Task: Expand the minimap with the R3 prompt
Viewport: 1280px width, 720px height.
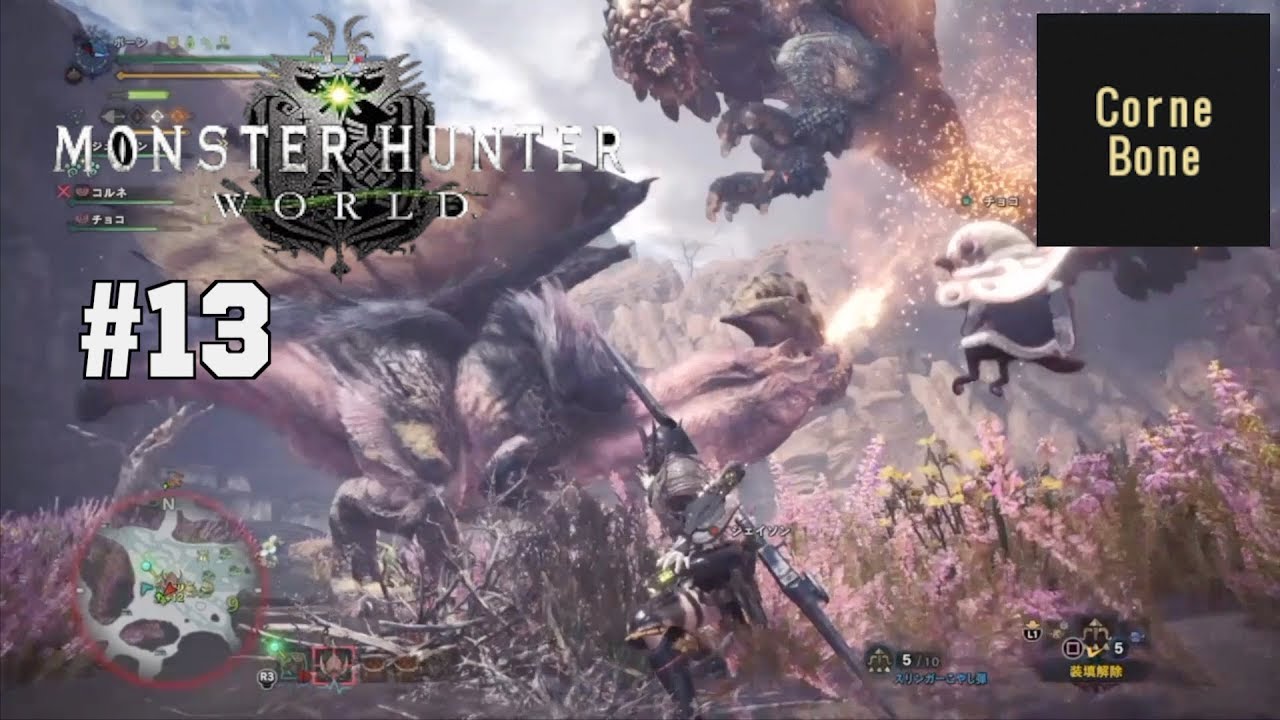Action: [266, 677]
